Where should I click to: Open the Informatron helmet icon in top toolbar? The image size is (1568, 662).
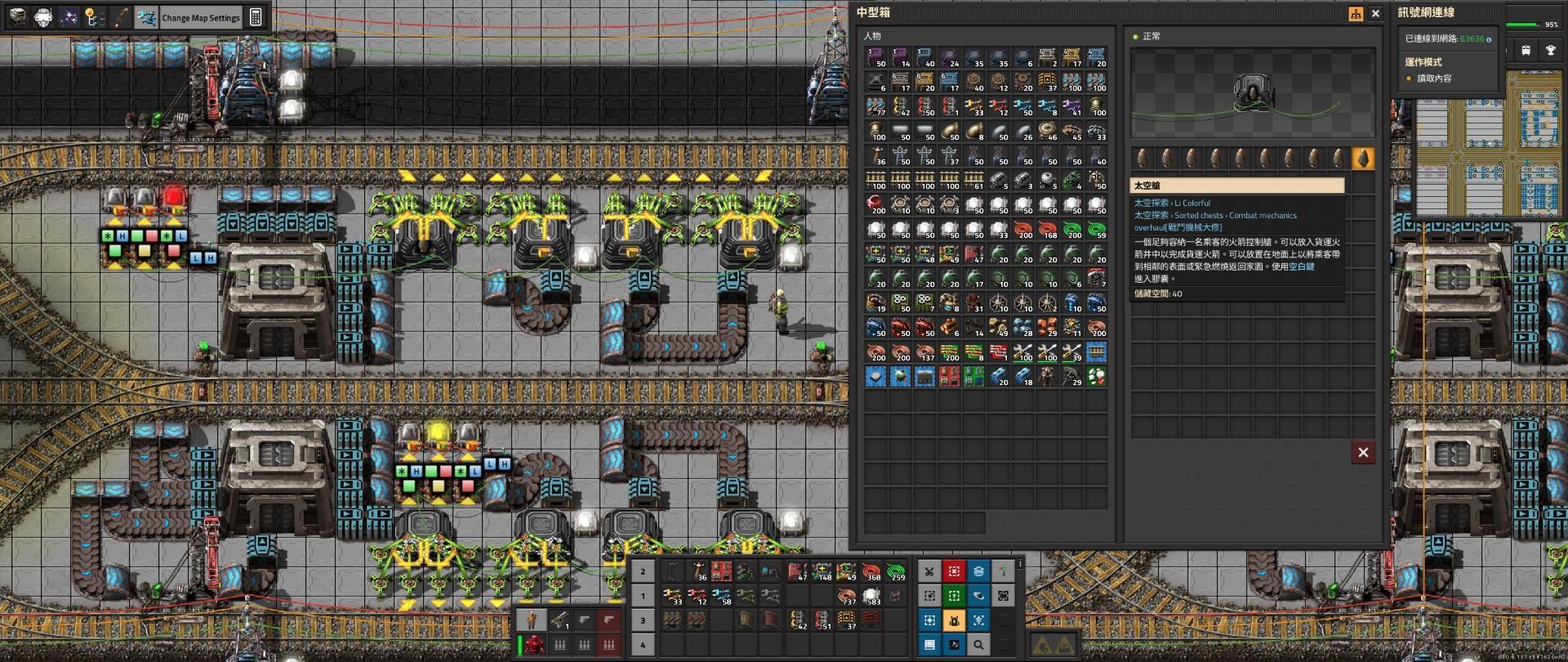[42, 17]
